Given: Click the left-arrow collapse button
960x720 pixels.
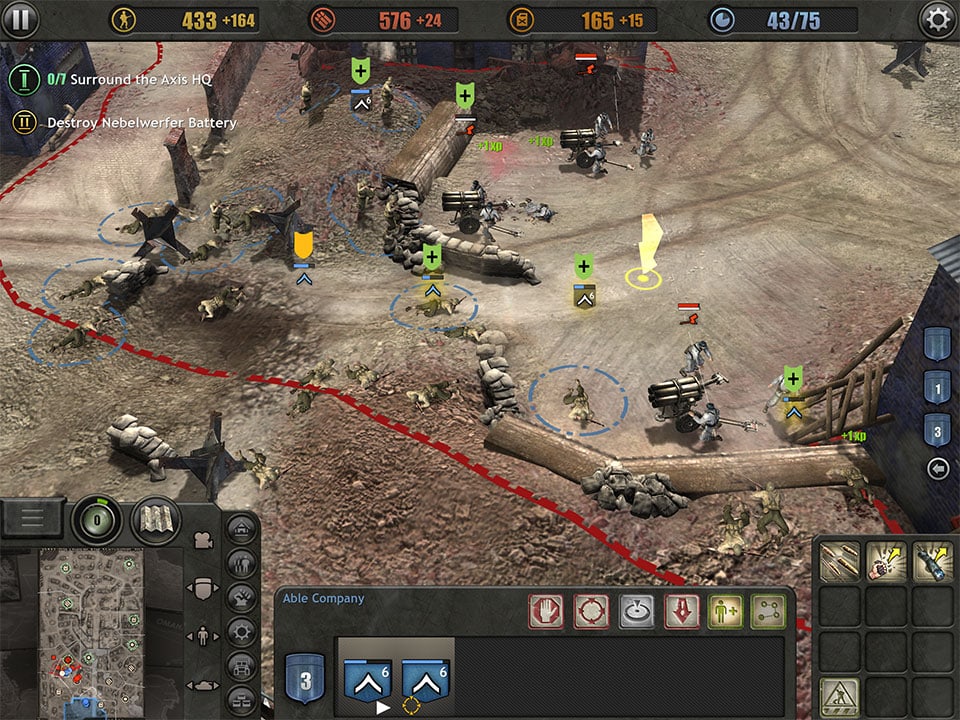Looking at the screenshot, I should pos(937,468).
